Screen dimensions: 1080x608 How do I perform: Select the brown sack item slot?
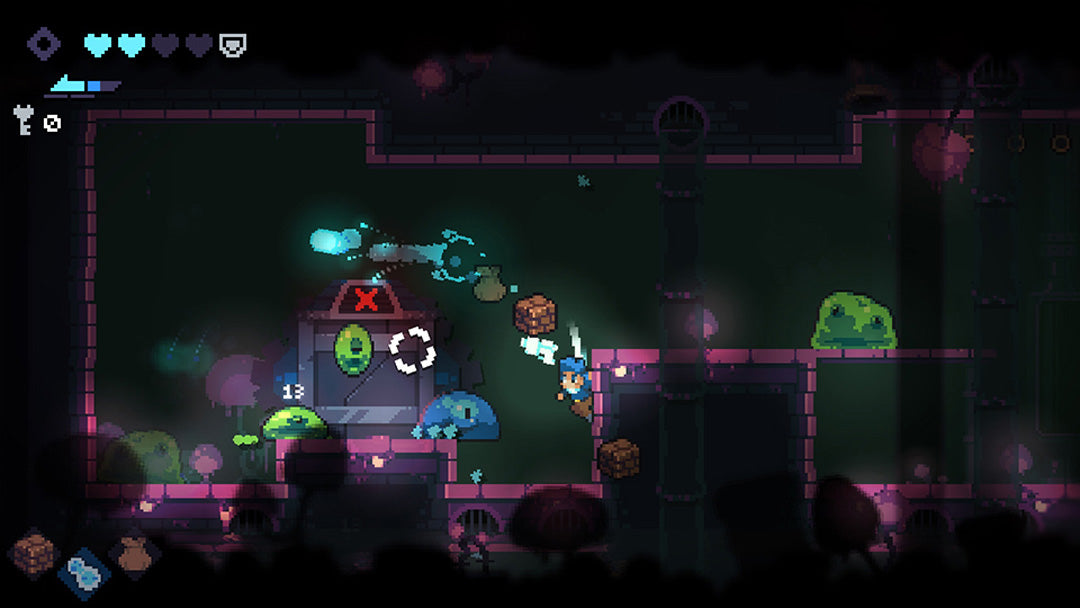(x=133, y=552)
